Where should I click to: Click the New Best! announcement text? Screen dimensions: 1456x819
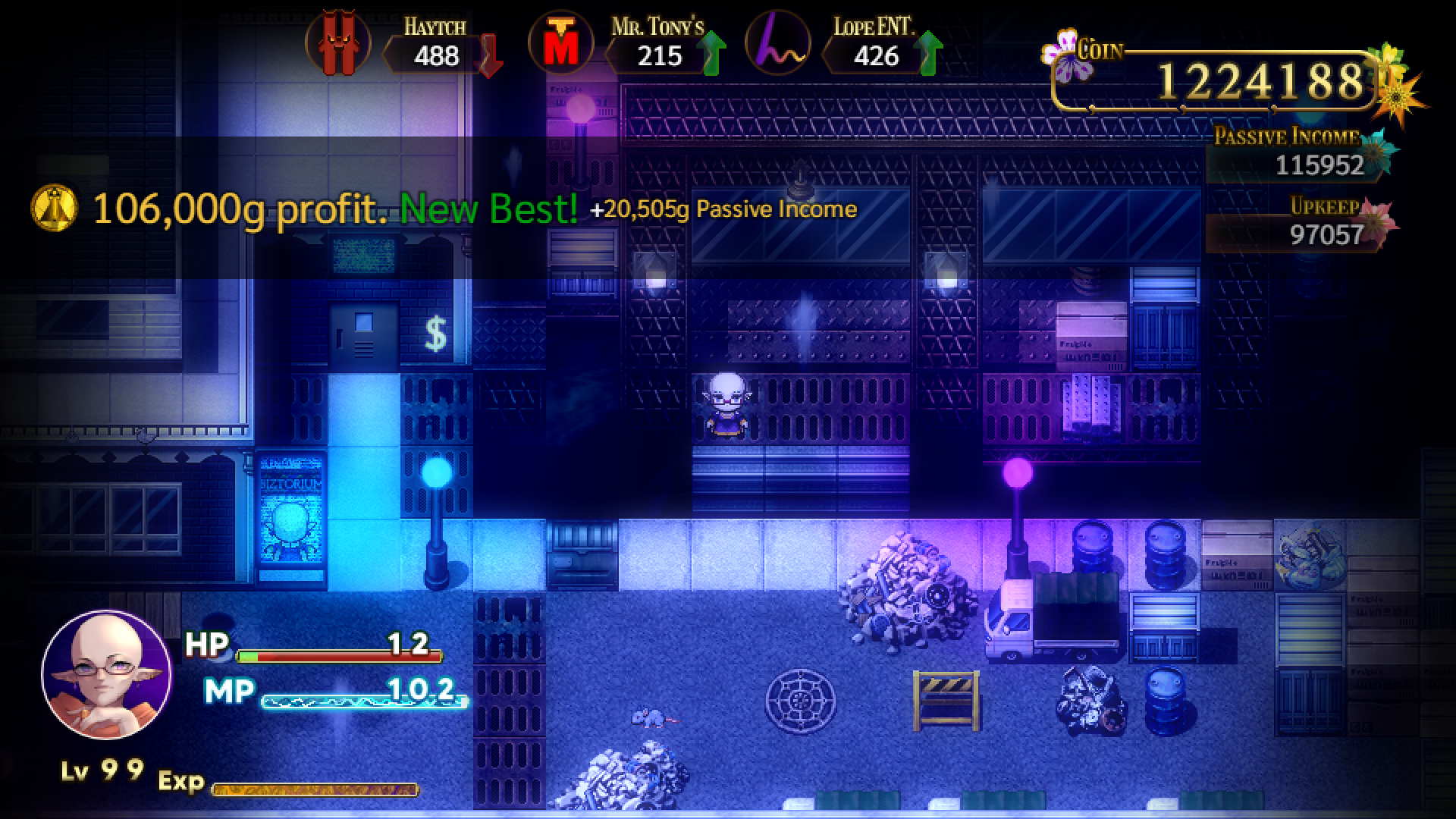click(489, 209)
